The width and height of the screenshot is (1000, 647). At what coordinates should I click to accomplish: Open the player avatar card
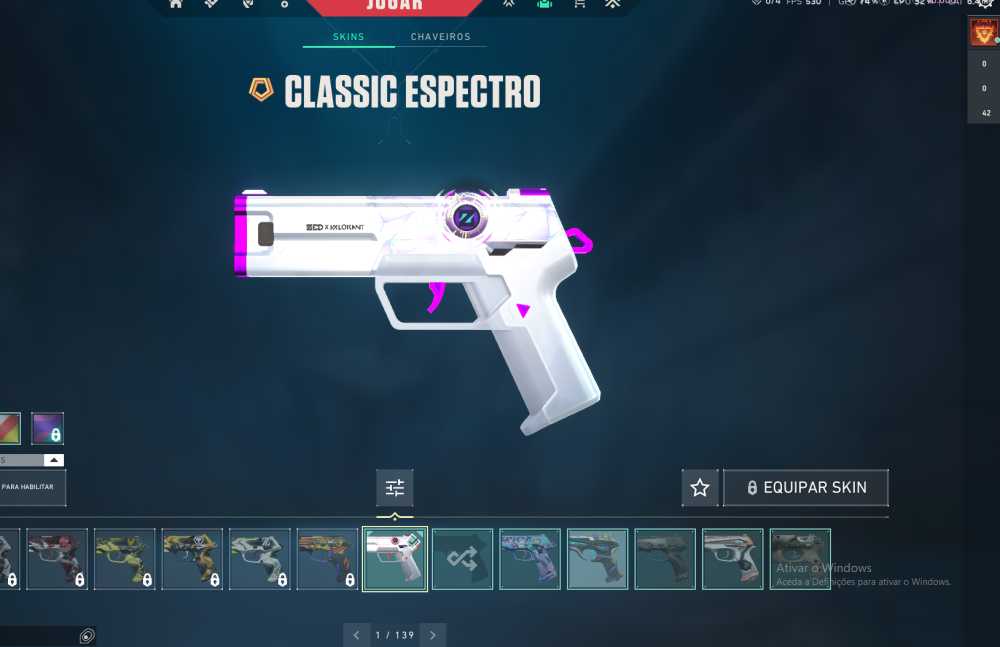982,34
